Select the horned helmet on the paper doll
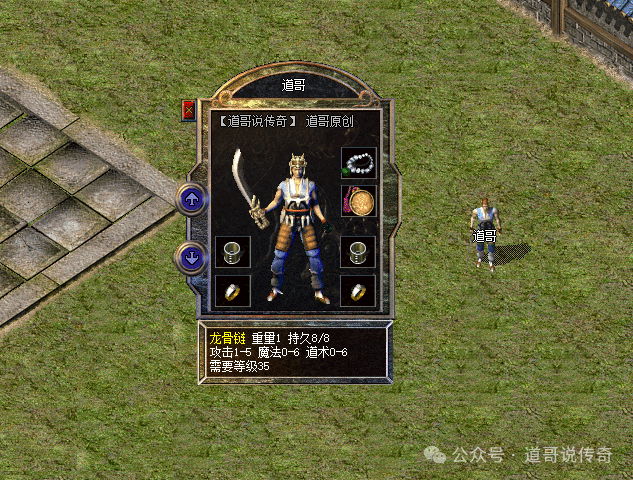The height and width of the screenshot is (480, 633). pos(297,164)
